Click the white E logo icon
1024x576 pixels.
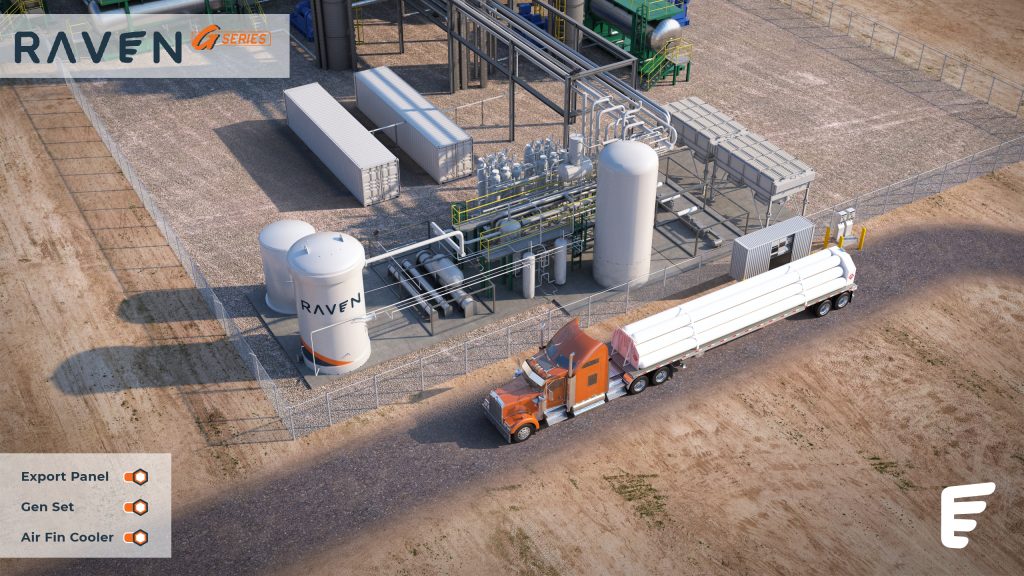[967, 514]
